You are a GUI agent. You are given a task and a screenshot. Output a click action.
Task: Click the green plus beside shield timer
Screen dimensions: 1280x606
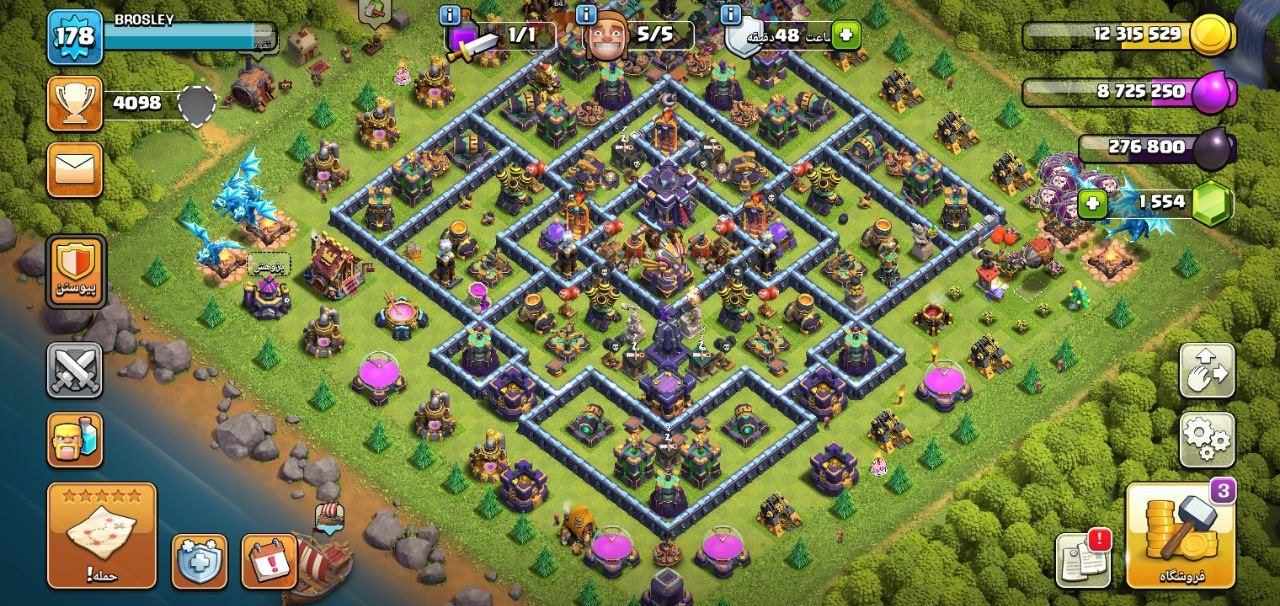tap(846, 35)
